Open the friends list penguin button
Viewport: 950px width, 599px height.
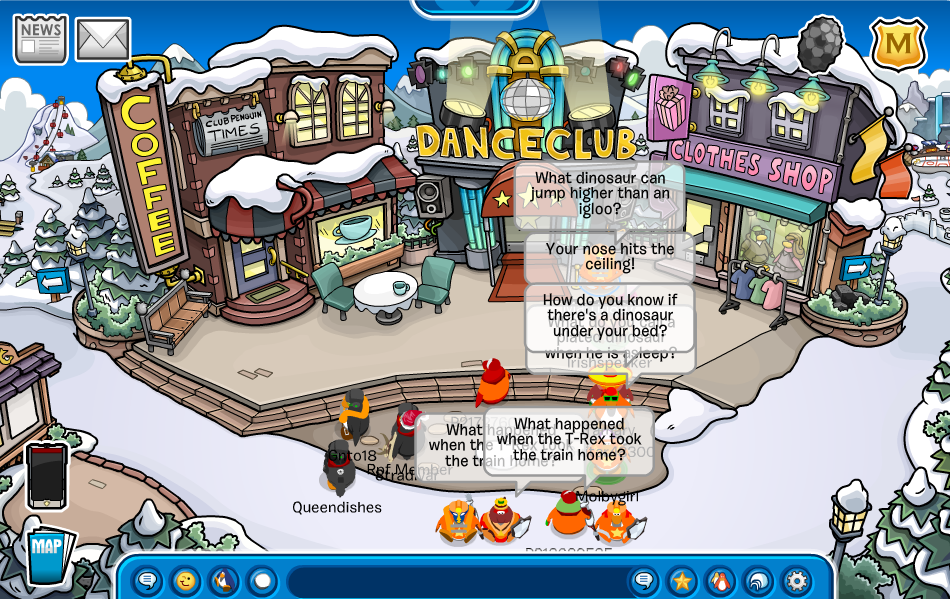point(720,580)
